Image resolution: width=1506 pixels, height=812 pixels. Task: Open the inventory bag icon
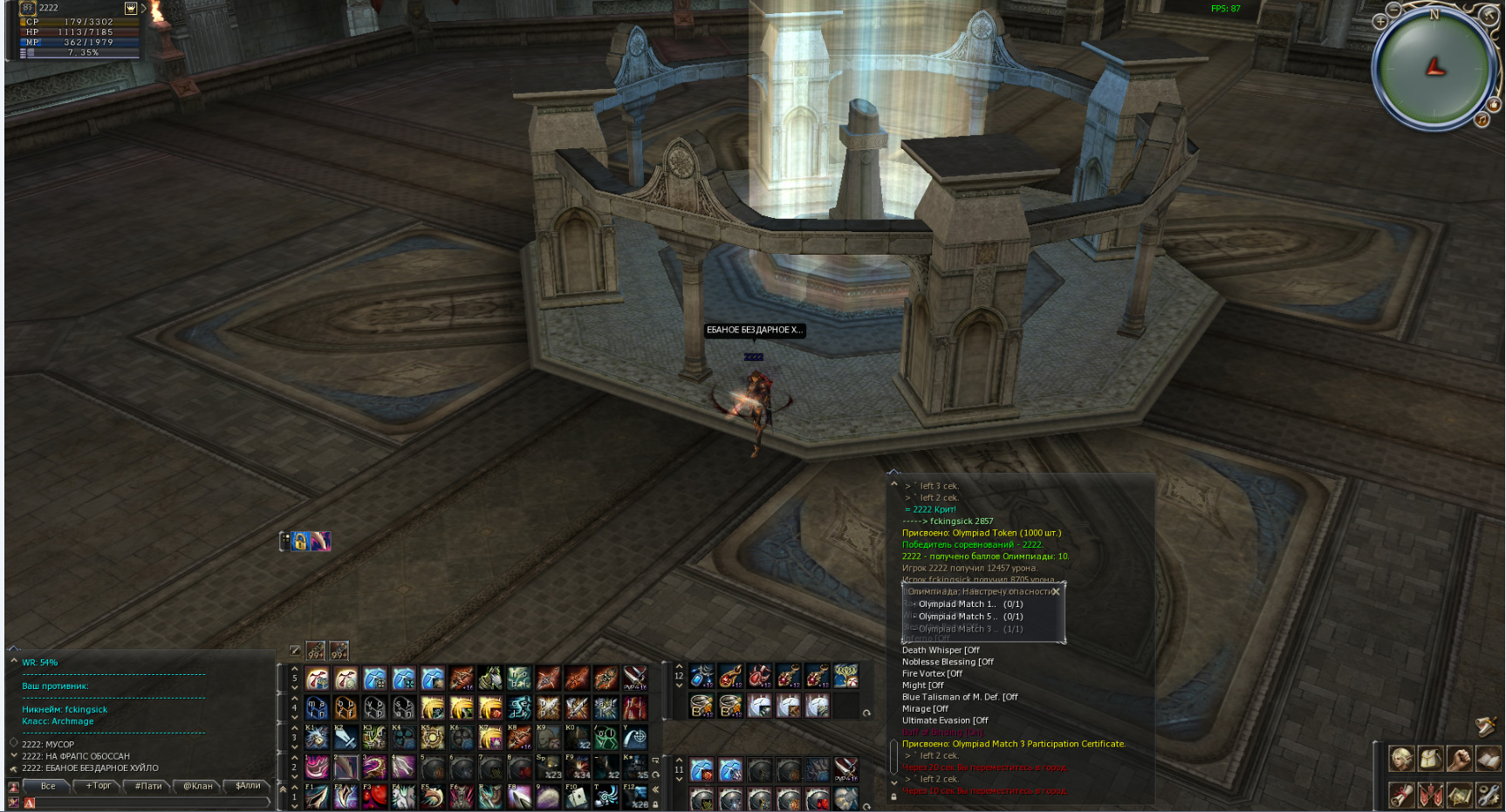(x=1431, y=758)
